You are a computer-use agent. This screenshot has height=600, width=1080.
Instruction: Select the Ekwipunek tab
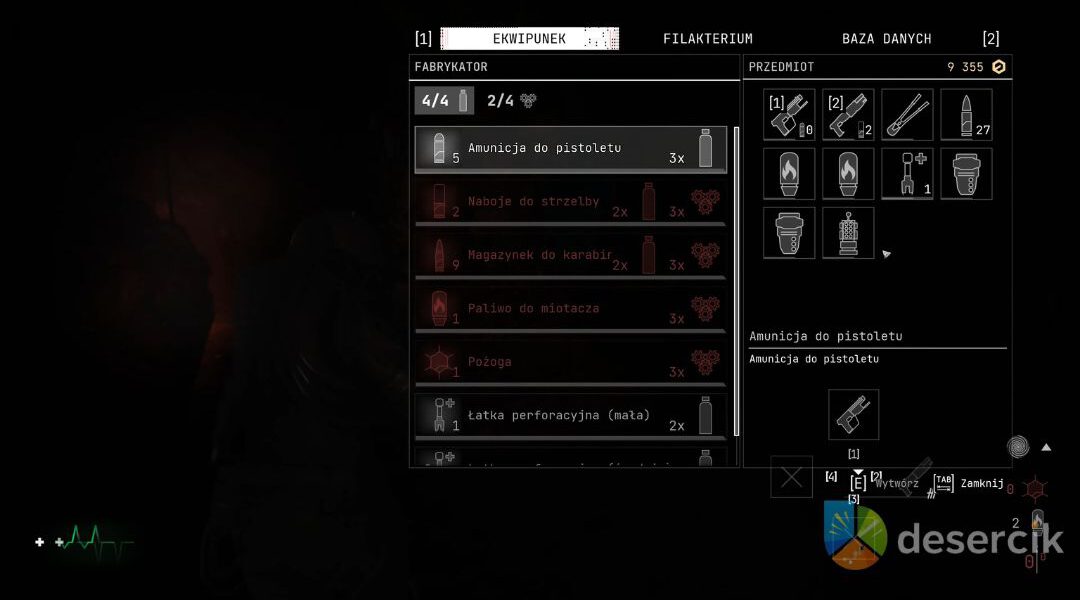tap(529, 39)
